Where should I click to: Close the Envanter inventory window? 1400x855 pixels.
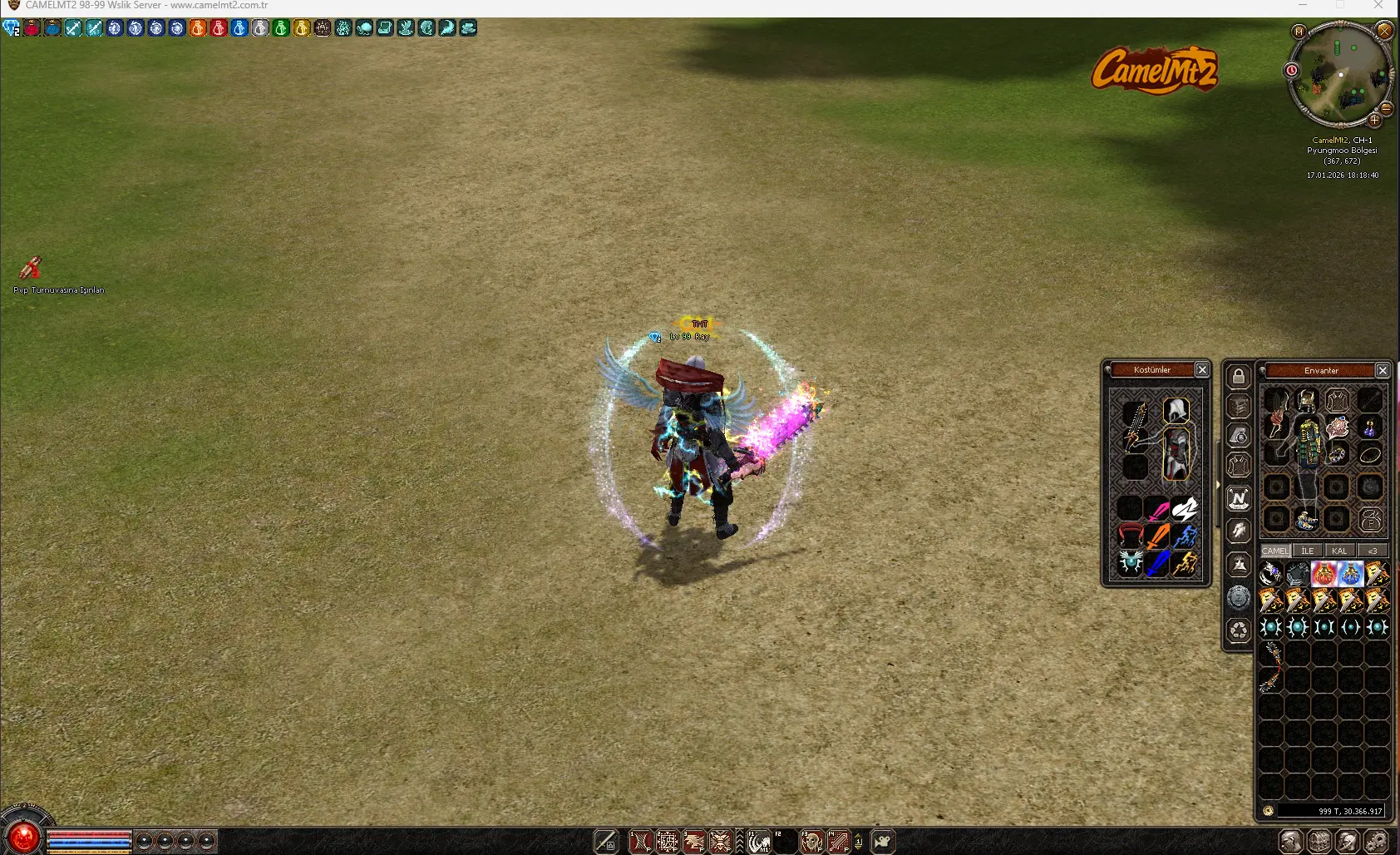pyautogui.click(x=1383, y=370)
